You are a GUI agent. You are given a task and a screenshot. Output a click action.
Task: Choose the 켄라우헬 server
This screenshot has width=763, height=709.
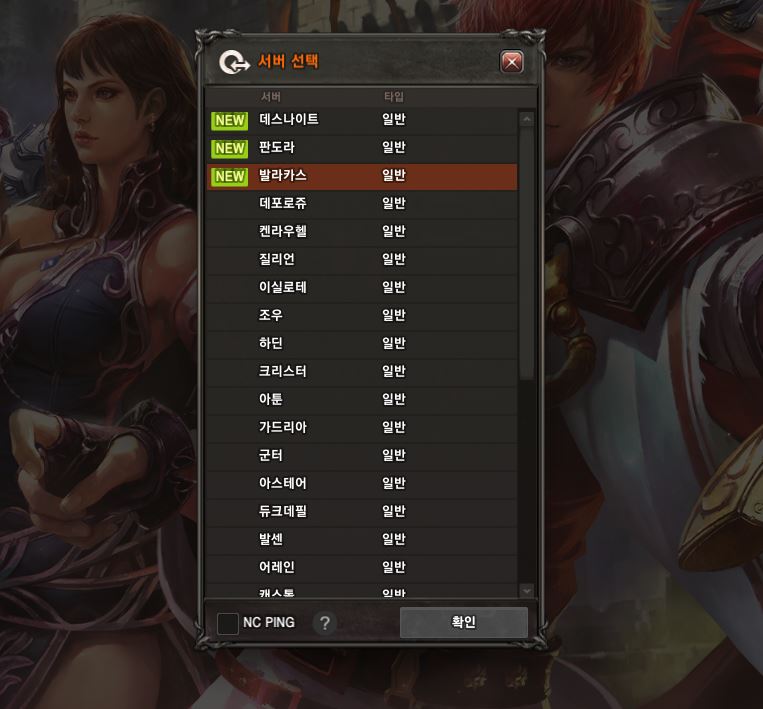(283, 232)
